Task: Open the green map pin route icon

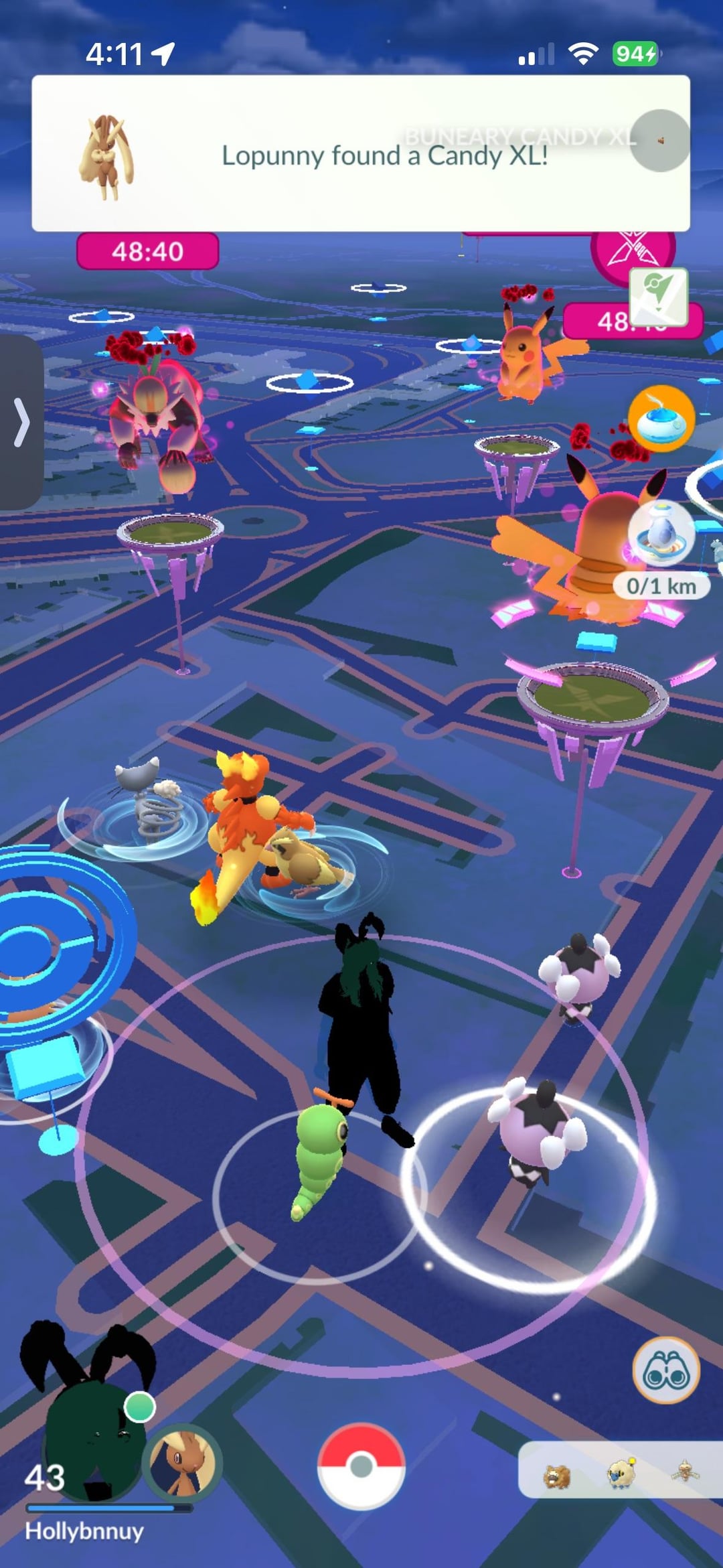Action: [x=658, y=296]
